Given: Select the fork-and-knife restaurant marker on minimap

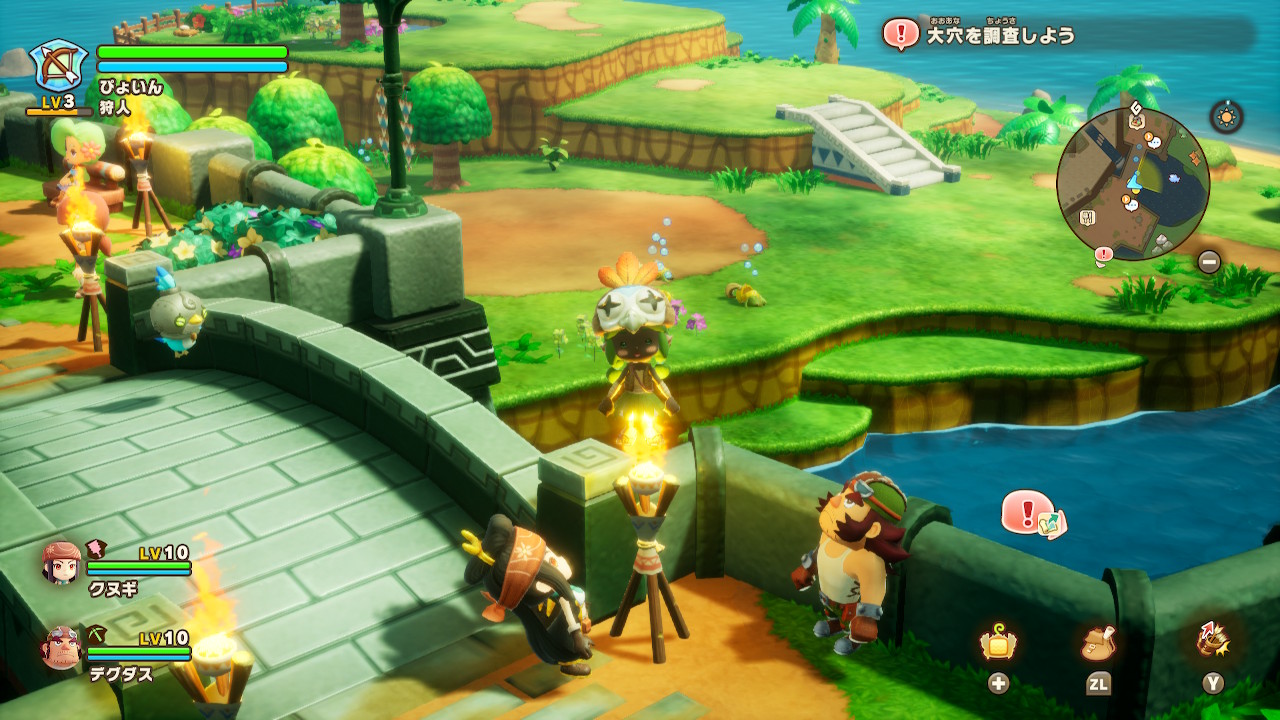Looking at the screenshot, I should point(1087,216).
